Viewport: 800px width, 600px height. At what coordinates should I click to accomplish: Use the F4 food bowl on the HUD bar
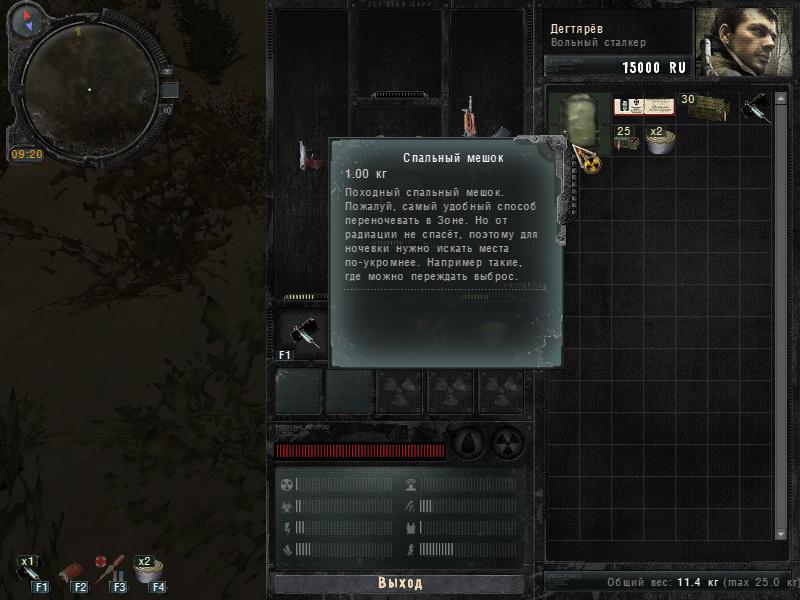click(149, 573)
